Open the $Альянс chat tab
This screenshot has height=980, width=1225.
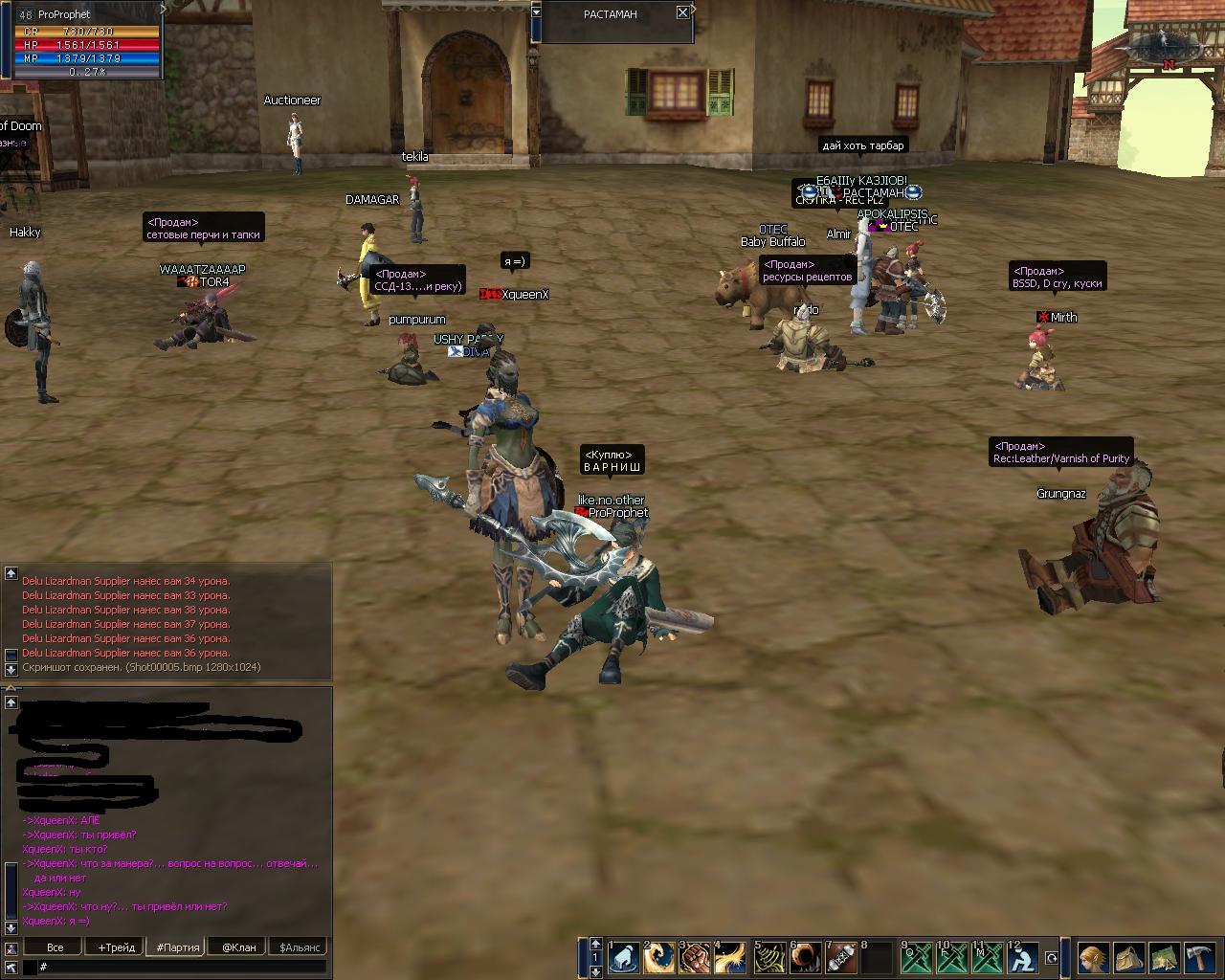(299, 947)
